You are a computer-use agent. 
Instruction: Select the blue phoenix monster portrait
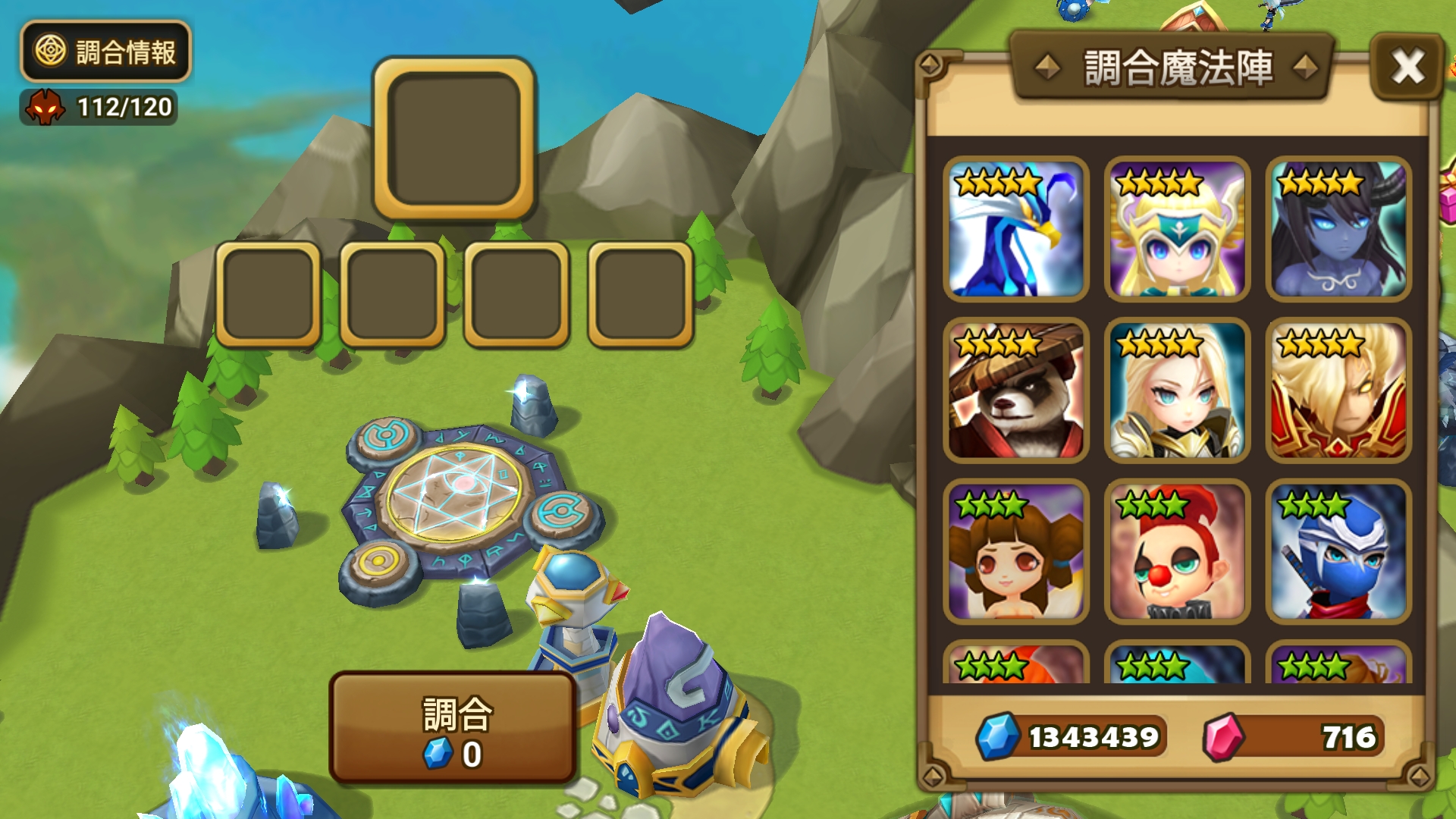(1015, 229)
